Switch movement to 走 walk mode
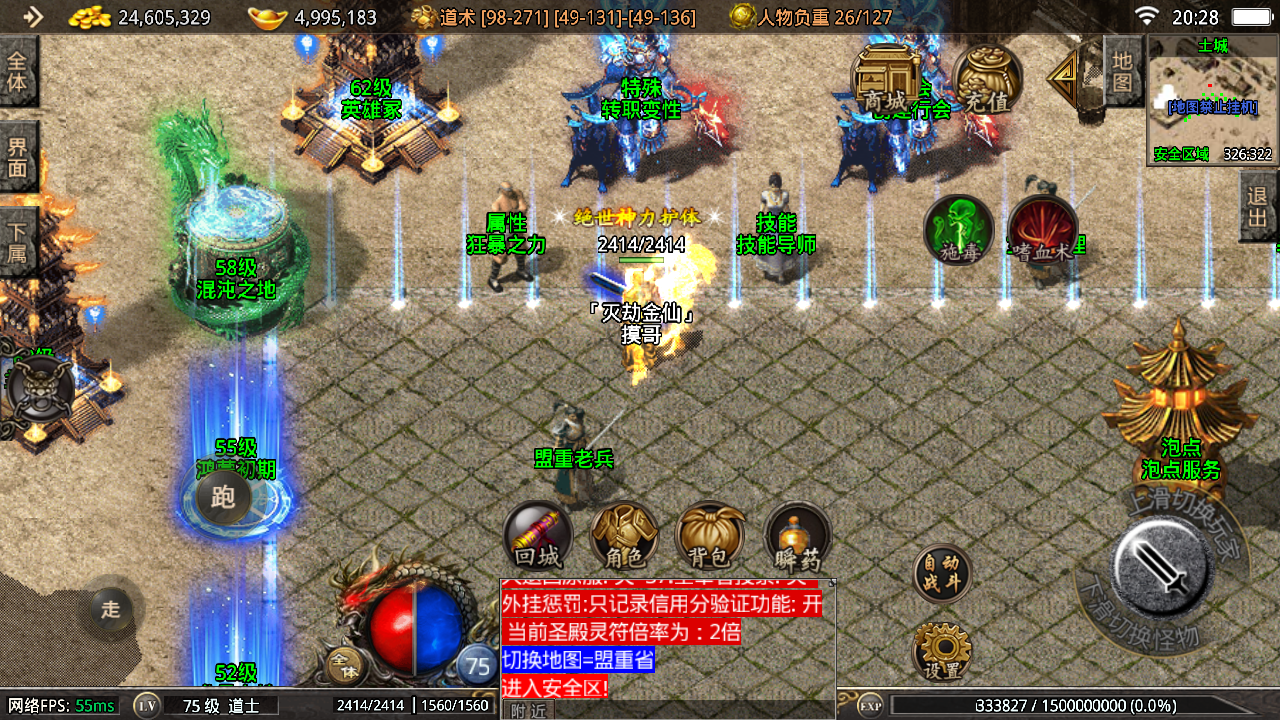The width and height of the screenshot is (1280, 720). (x=111, y=608)
